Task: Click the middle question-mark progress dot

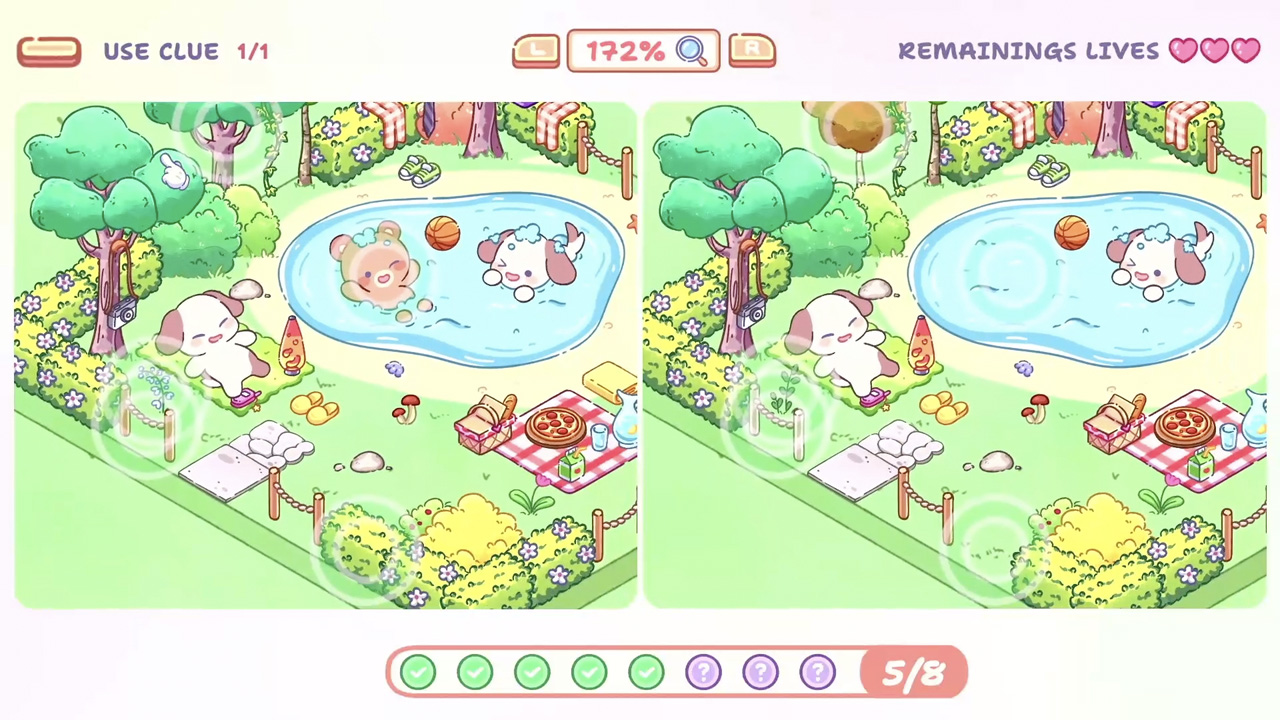Action: (x=760, y=672)
